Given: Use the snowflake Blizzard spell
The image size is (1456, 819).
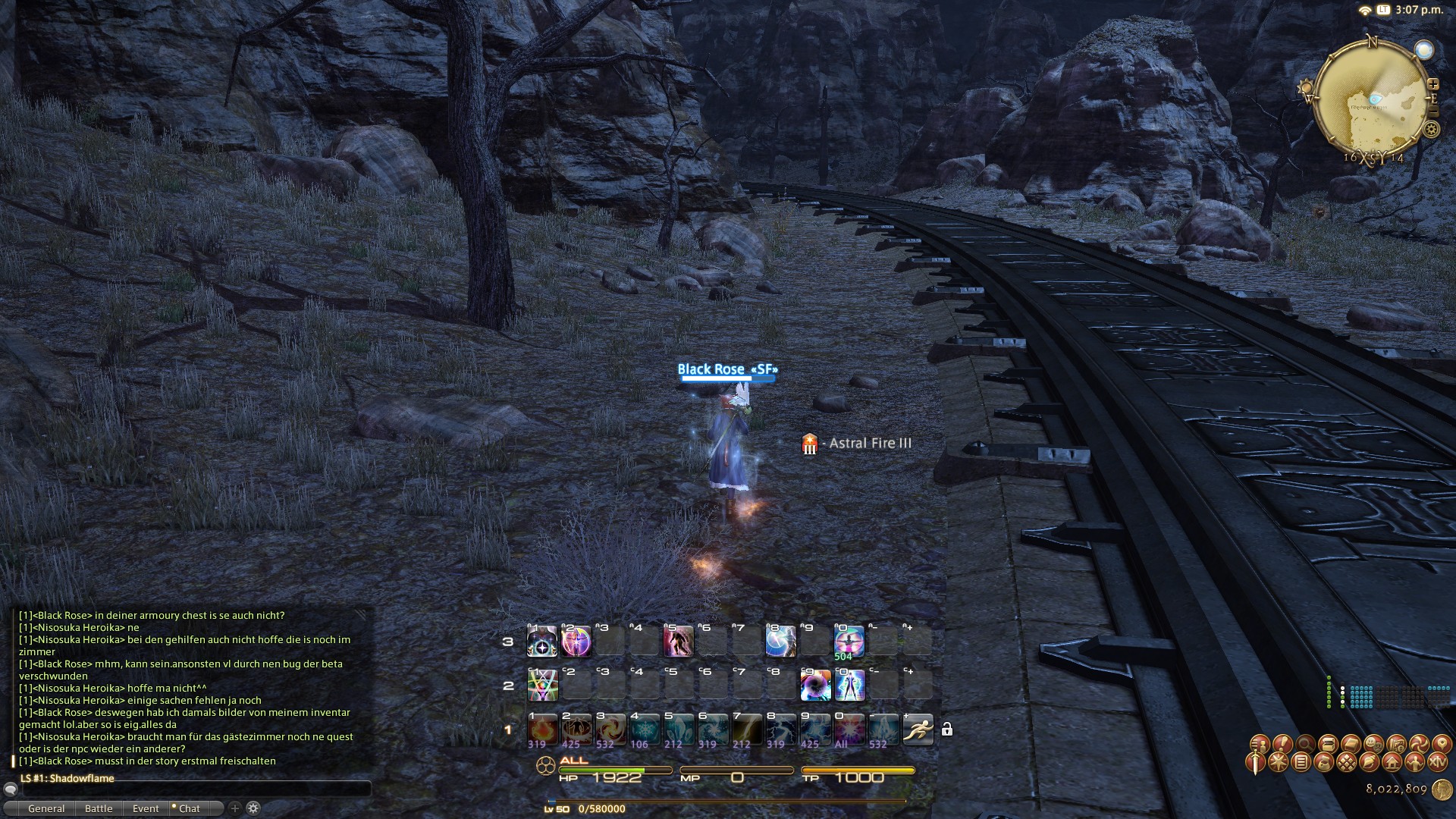Looking at the screenshot, I should click(x=644, y=730).
